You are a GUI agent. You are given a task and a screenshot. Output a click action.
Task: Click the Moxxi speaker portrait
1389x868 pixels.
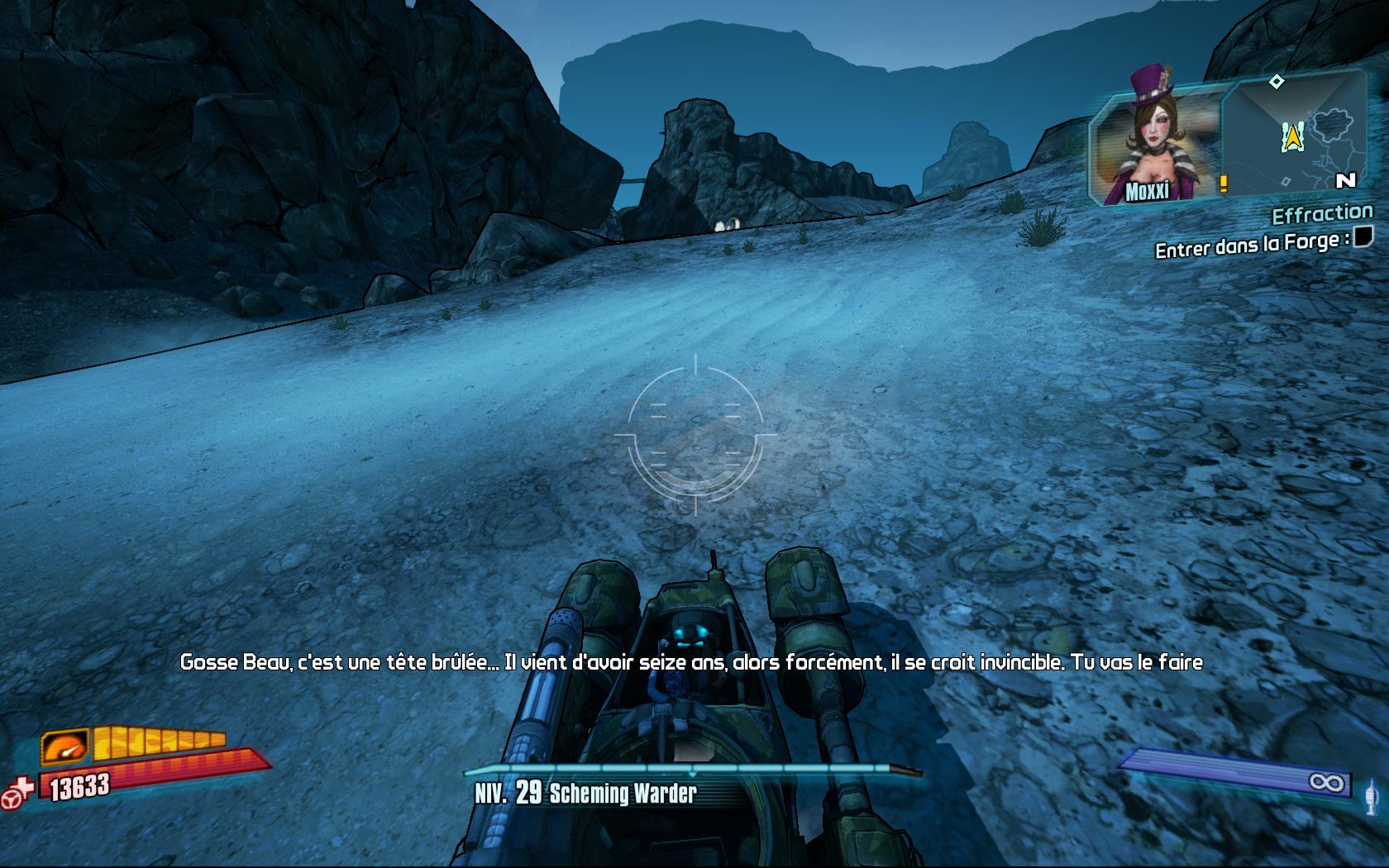[1157, 145]
